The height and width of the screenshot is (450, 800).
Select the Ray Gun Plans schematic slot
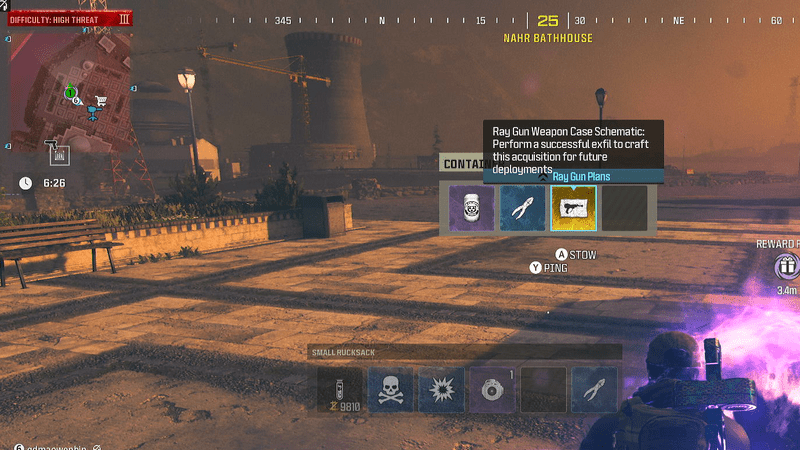[x=574, y=208]
